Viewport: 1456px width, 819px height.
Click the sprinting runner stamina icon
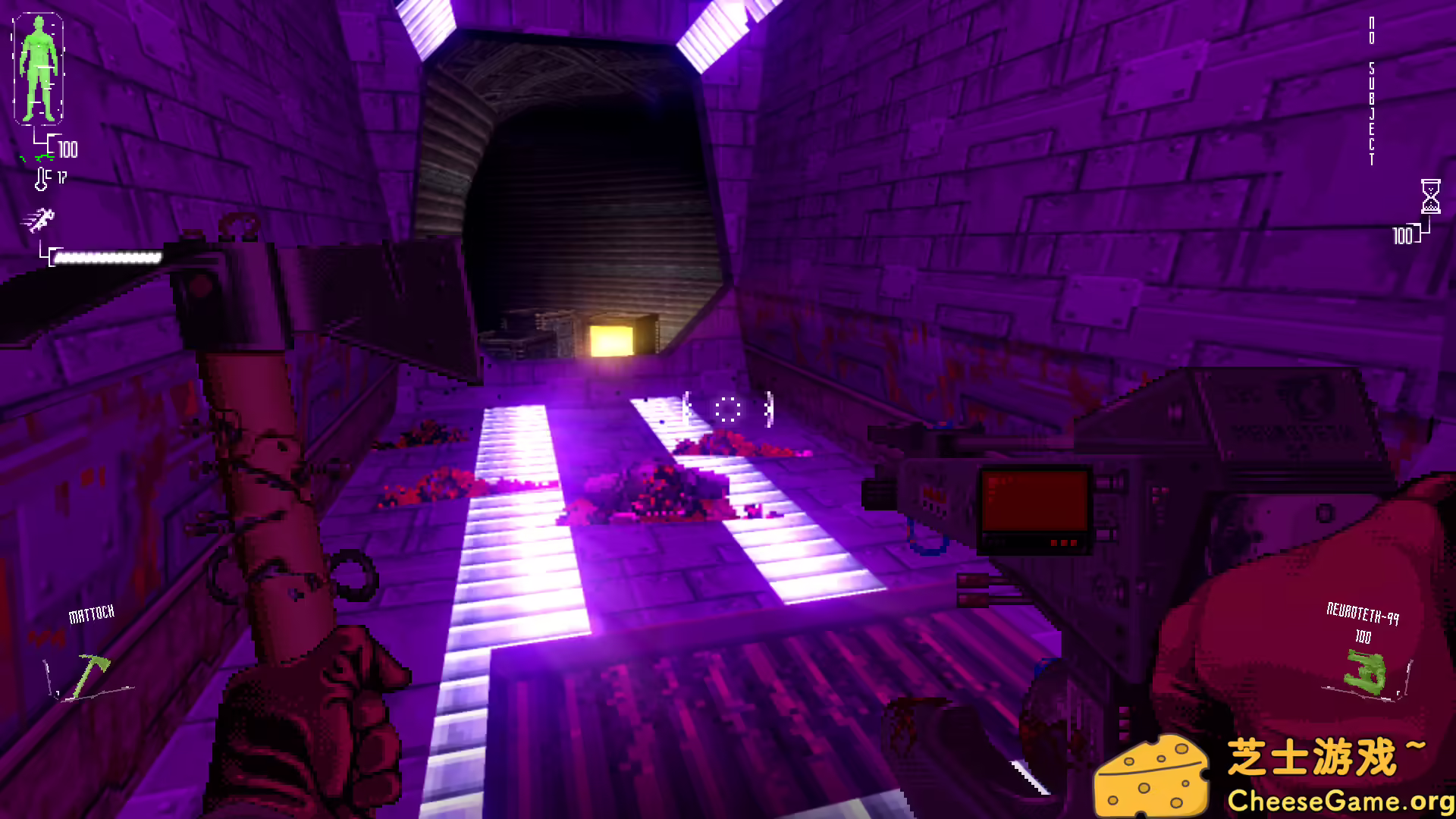pos(39,220)
